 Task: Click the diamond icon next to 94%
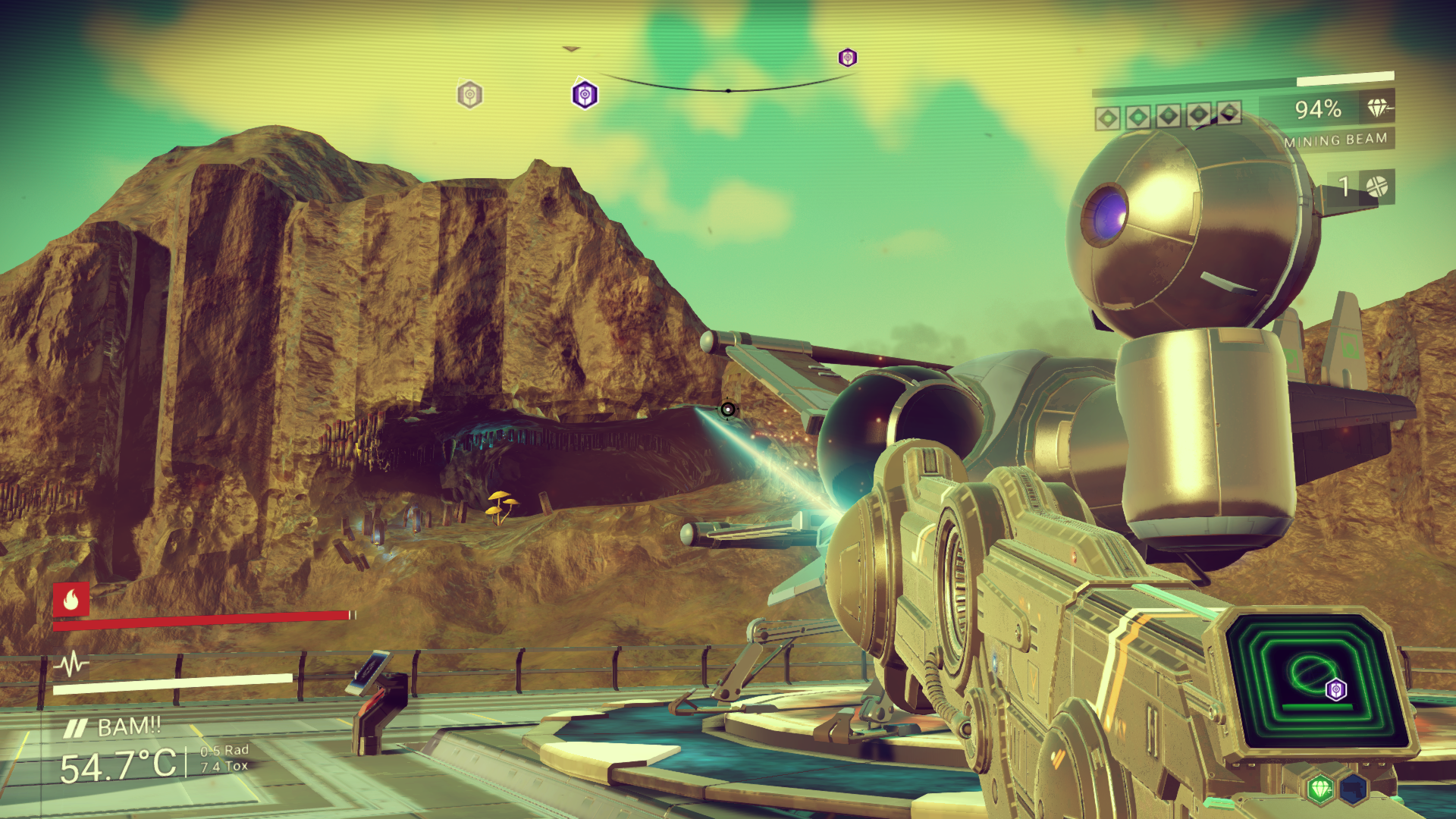pos(1379,108)
